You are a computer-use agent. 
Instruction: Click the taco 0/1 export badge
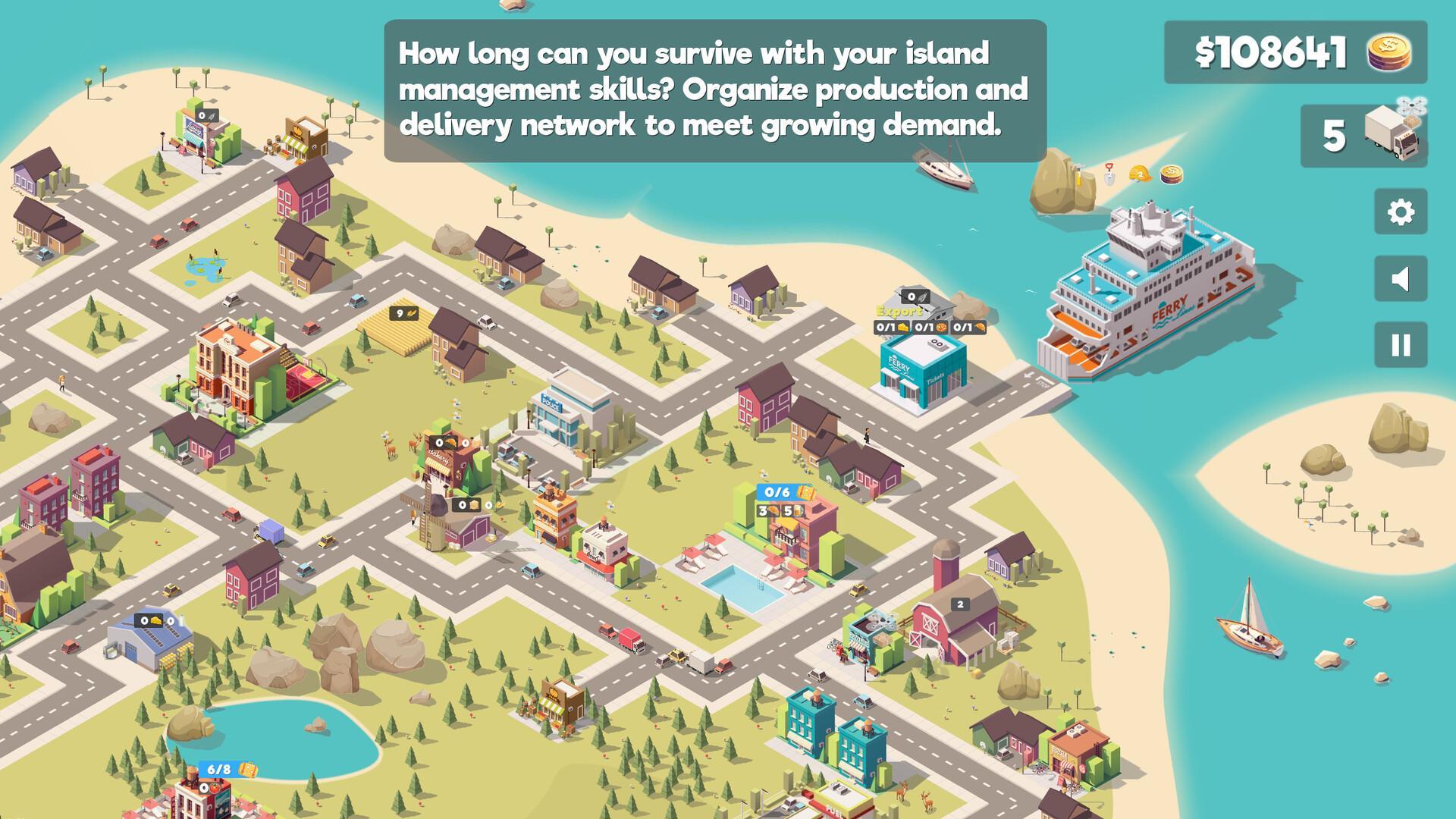pos(968,328)
